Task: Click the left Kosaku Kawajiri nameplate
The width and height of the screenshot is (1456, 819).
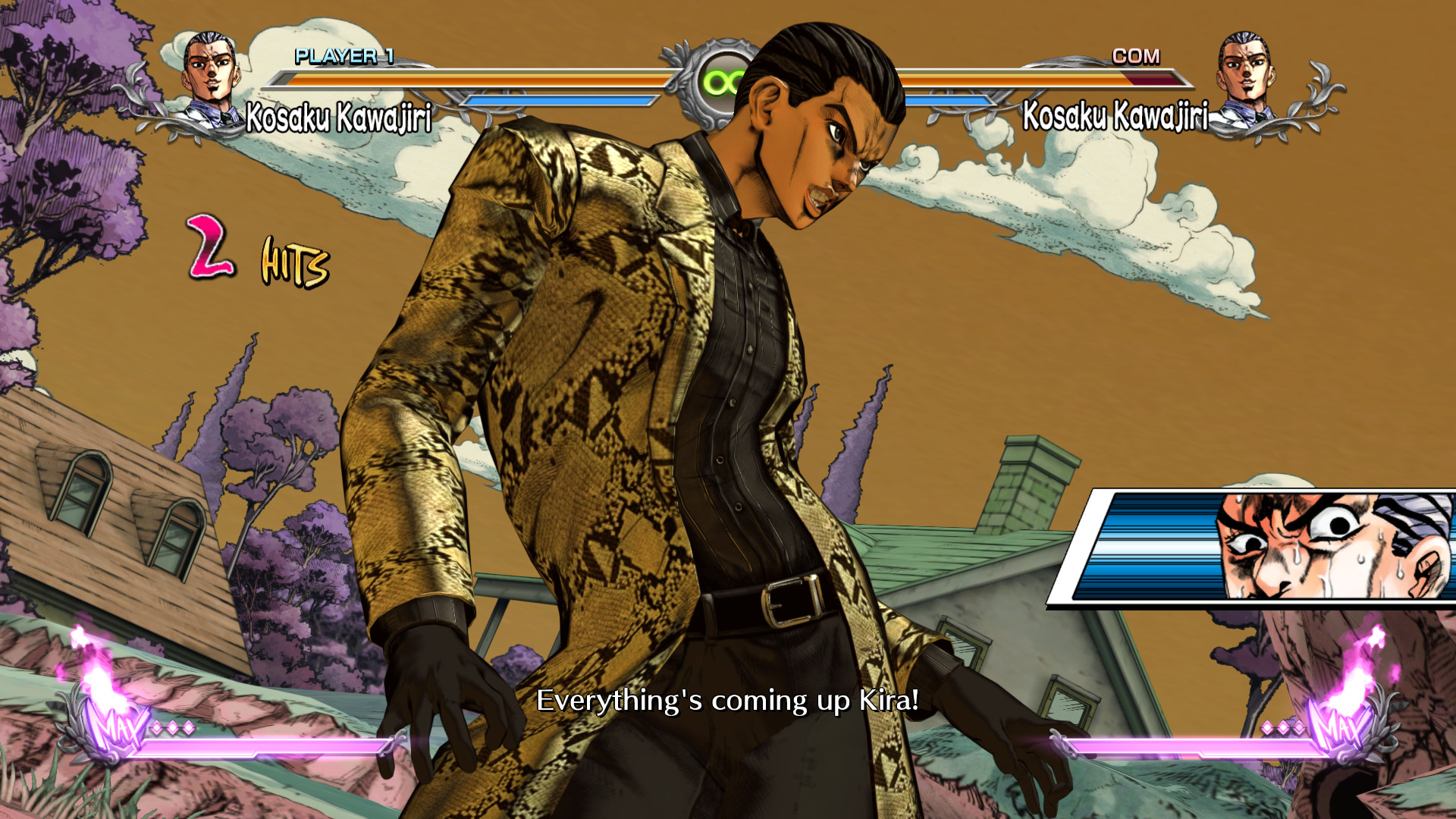Action: tap(339, 115)
